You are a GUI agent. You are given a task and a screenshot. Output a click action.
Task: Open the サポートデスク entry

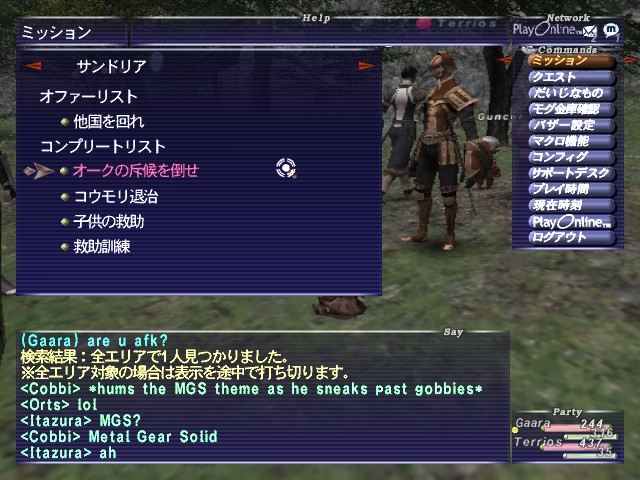[571, 173]
